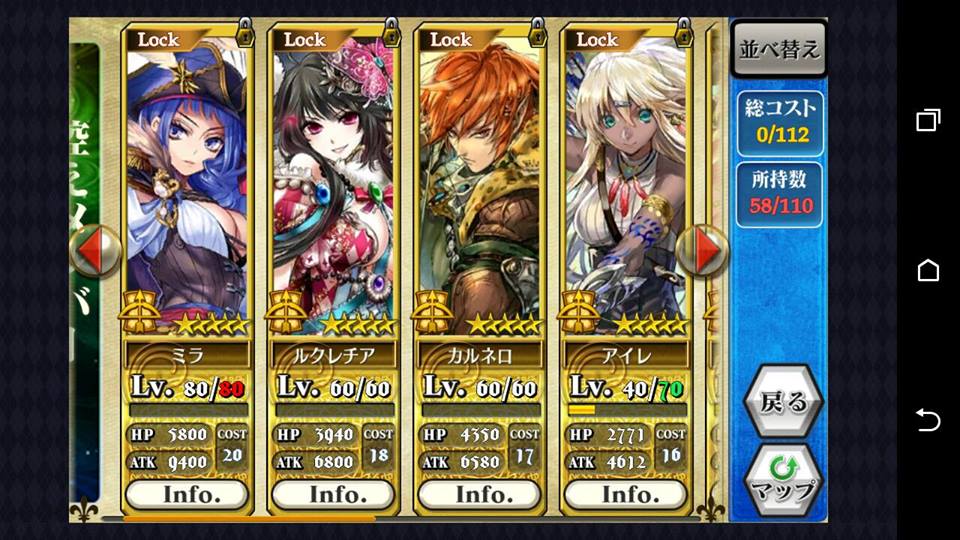Show the next cards with red right arrow
This screenshot has height=540, width=960.
tap(703, 250)
